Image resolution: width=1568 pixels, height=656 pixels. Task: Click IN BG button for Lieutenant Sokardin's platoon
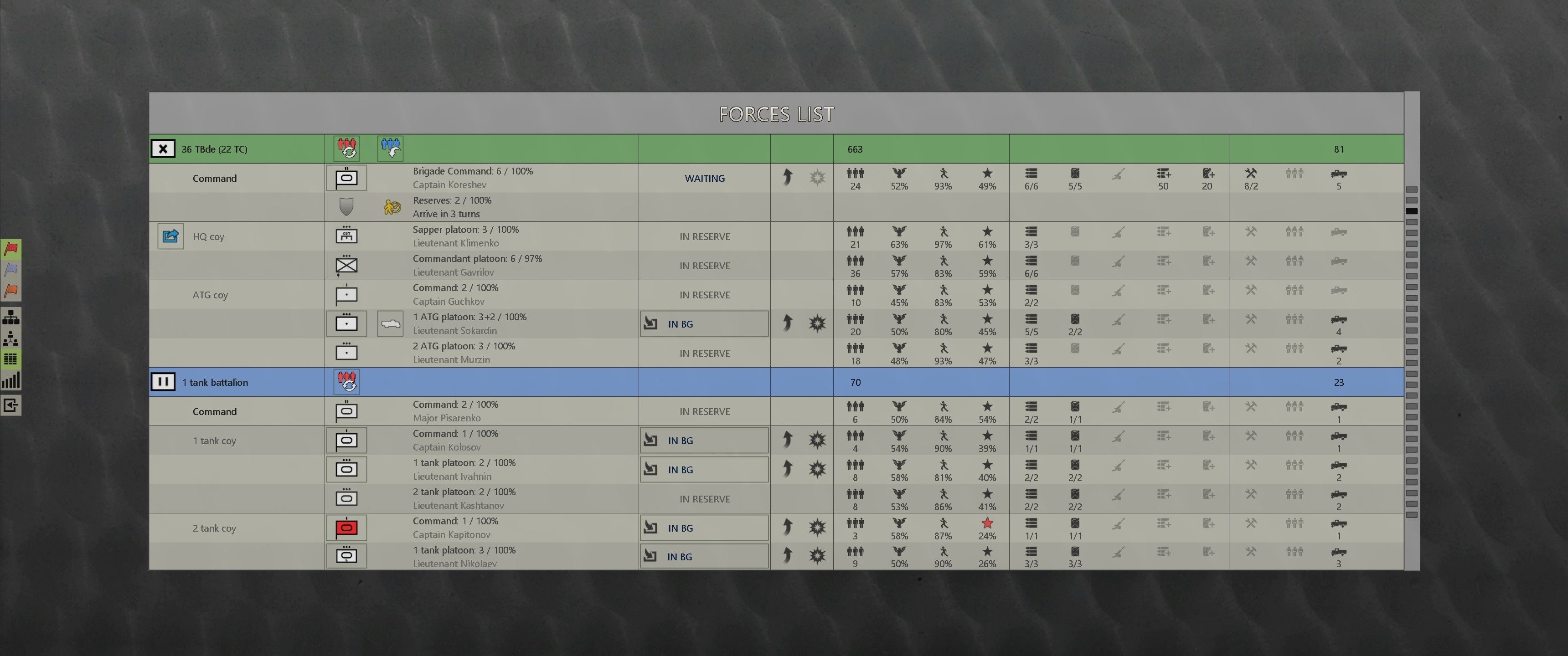(704, 323)
